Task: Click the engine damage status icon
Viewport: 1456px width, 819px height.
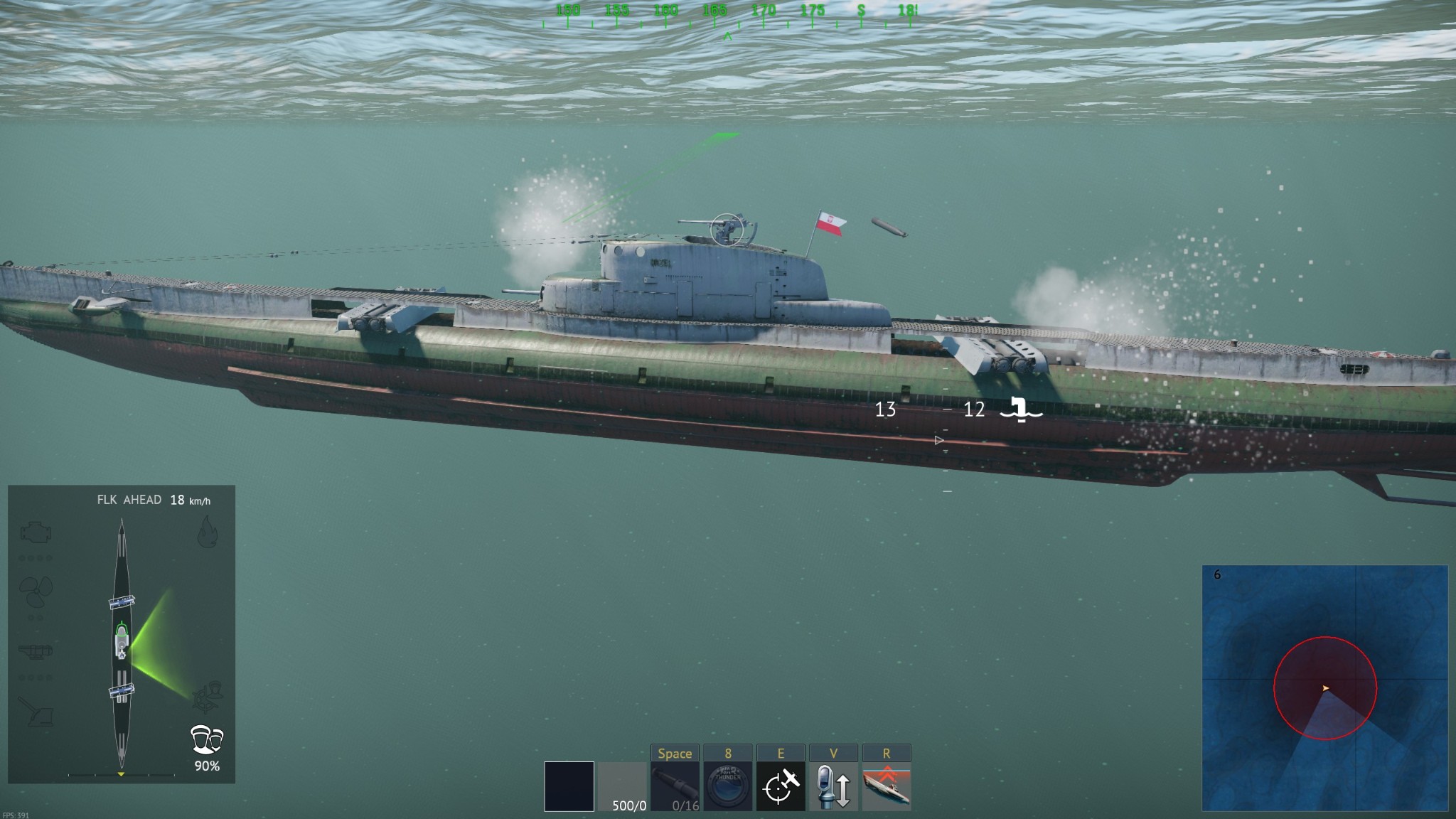Action: 37,532
